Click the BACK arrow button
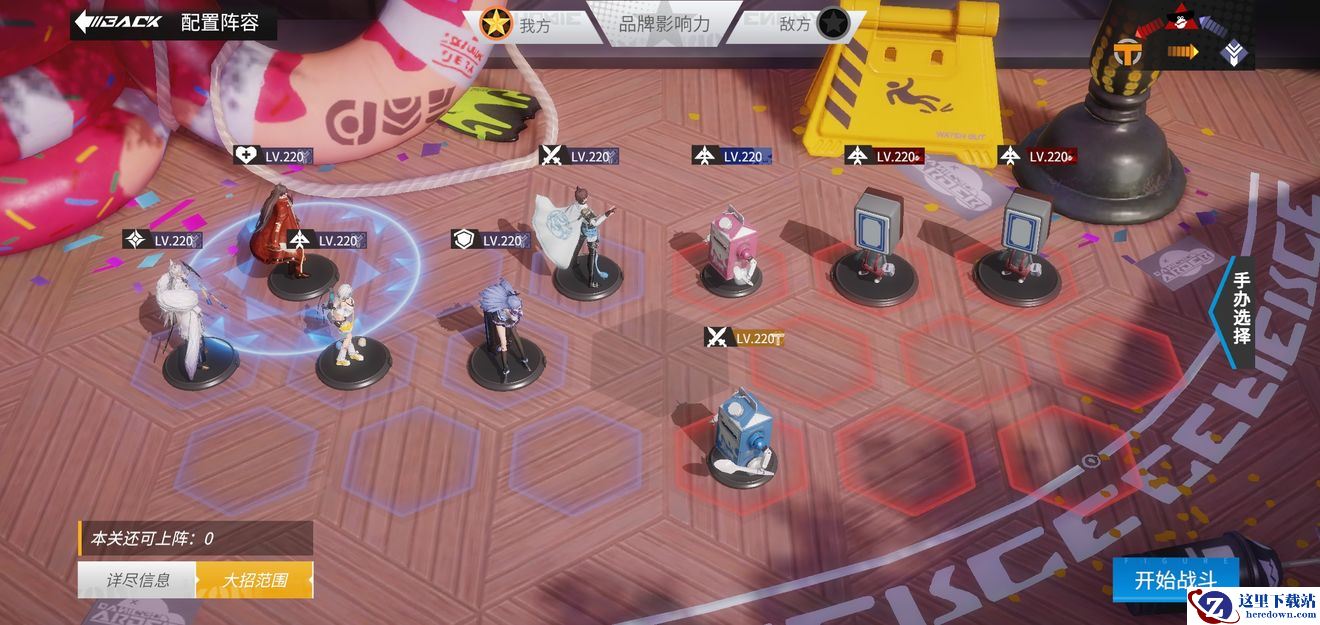The image size is (1320, 625). (117, 23)
